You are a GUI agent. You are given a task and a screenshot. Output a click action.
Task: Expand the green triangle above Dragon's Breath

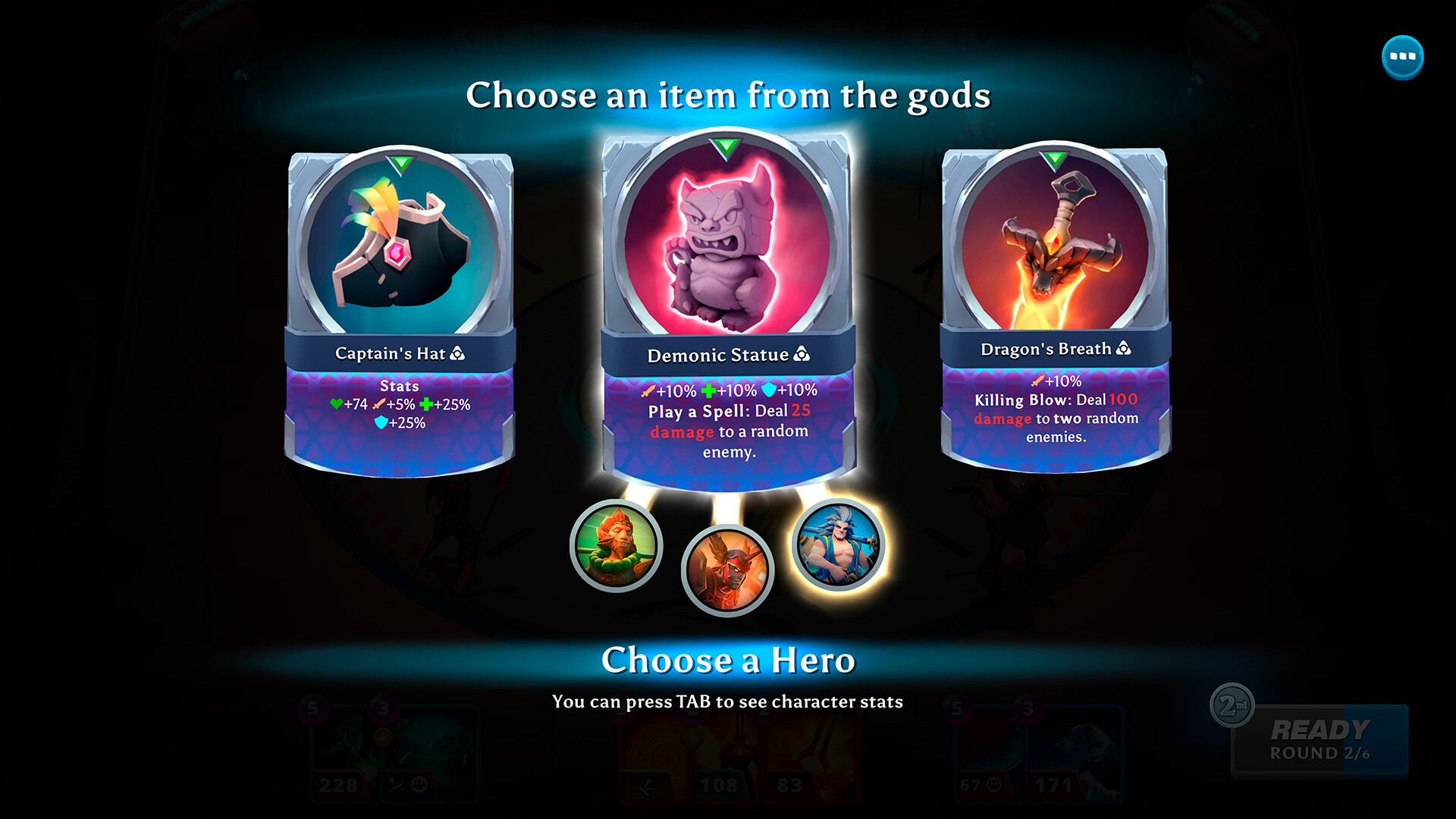1054,159
